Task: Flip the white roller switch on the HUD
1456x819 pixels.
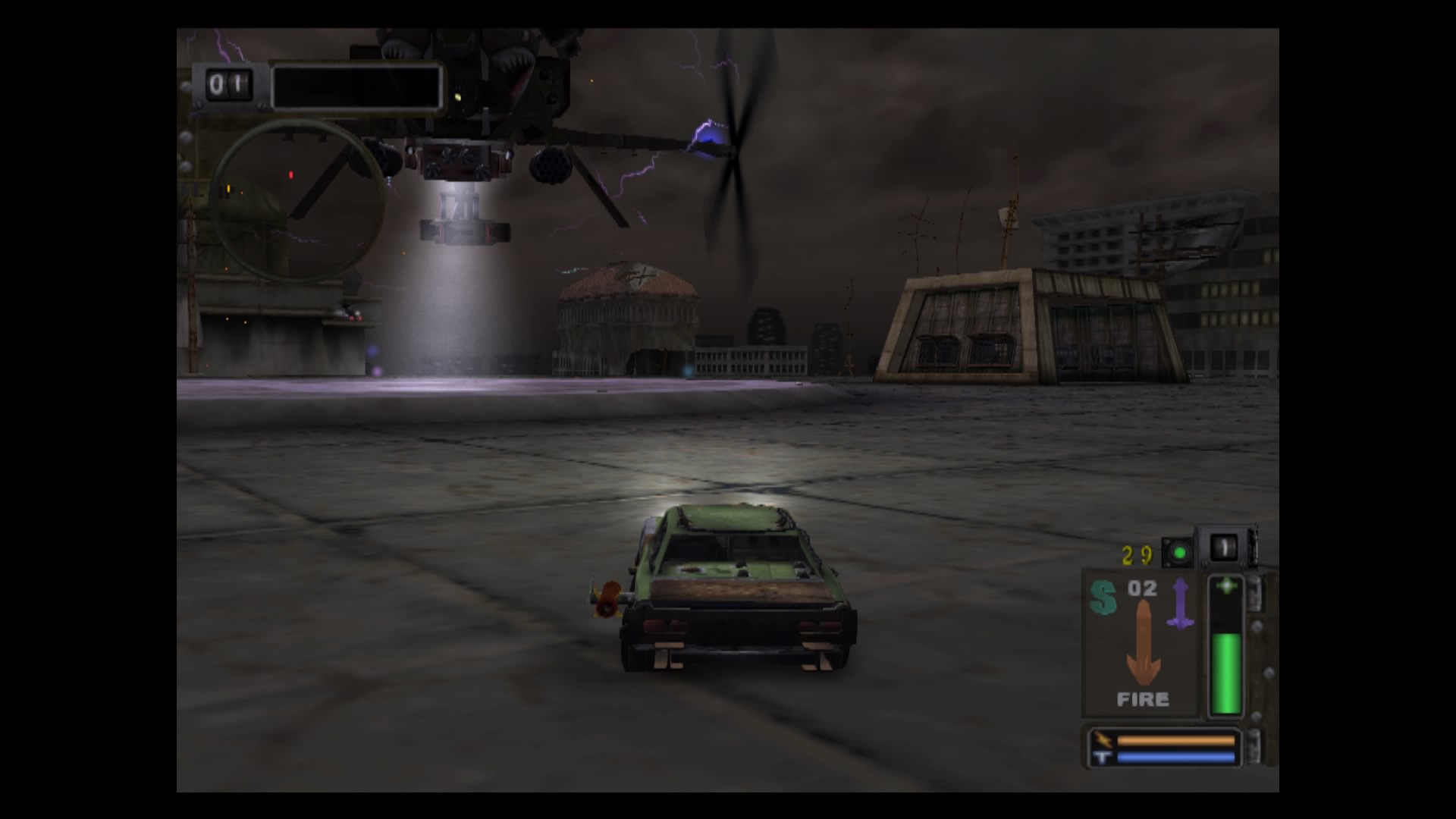Action: 1223,546
